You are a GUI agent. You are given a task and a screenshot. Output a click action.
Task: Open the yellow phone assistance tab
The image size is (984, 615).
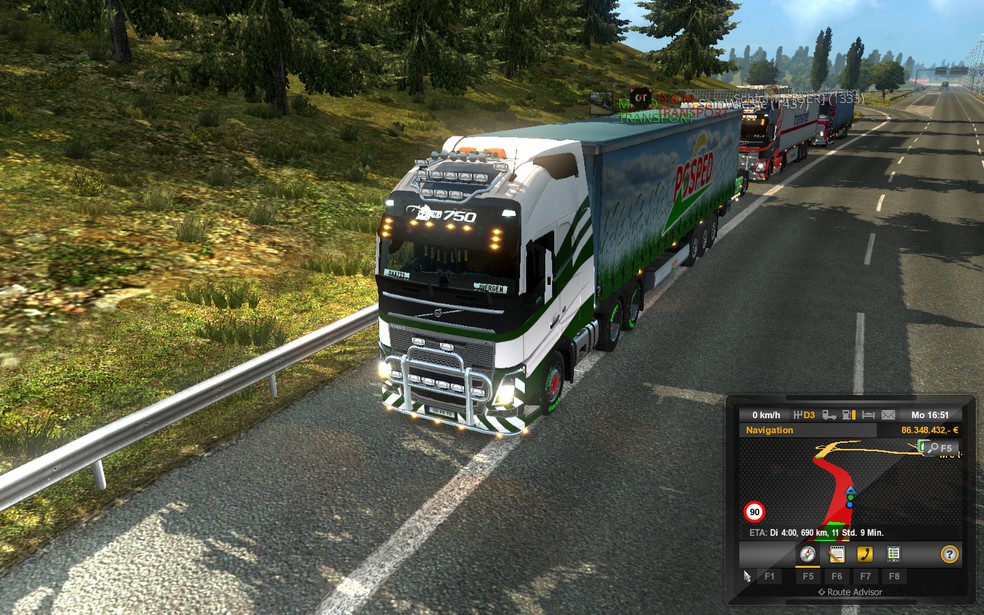click(865, 554)
